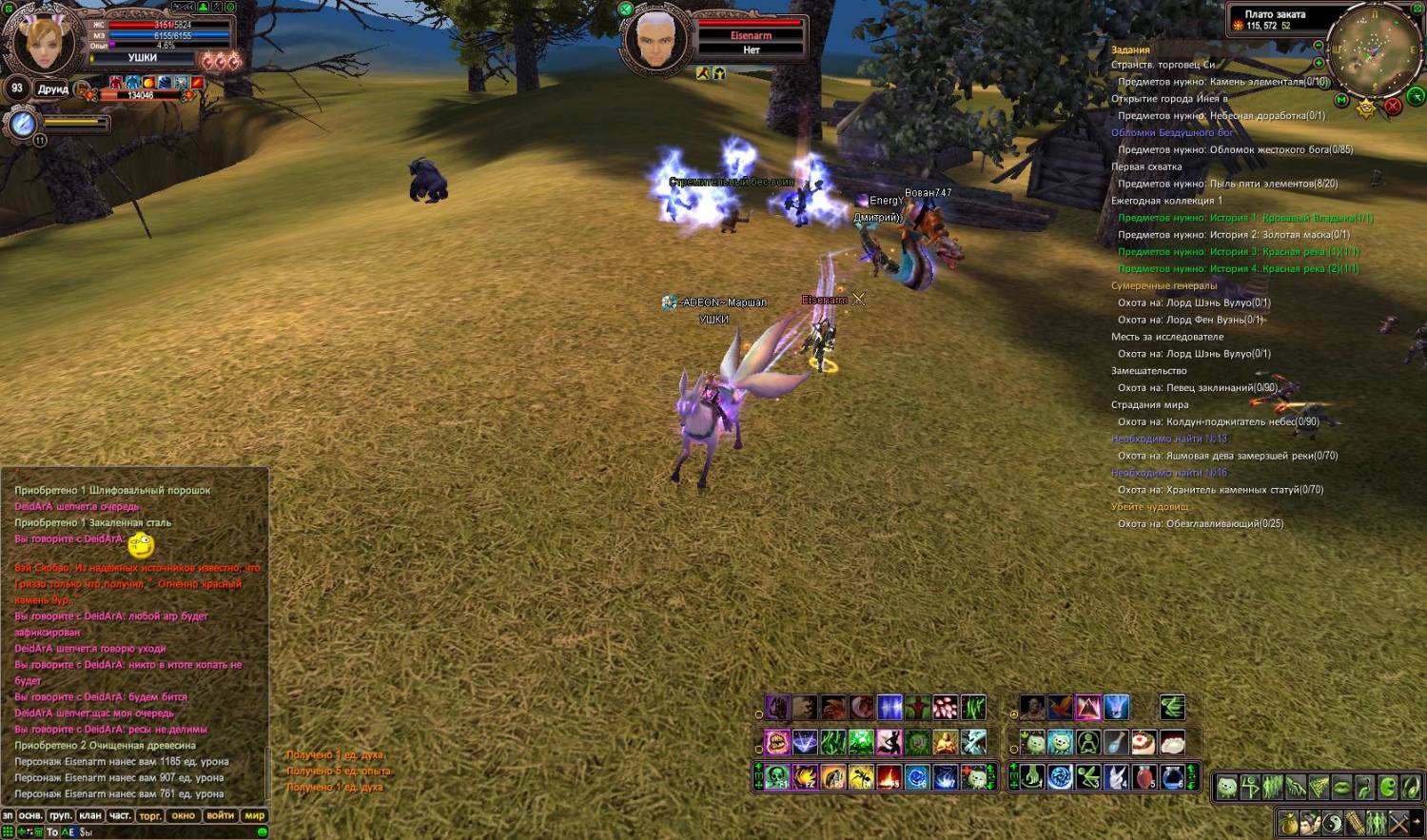Switch to the клан chat tab
This screenshot has width=1427, height=840.
click(90, 815)
